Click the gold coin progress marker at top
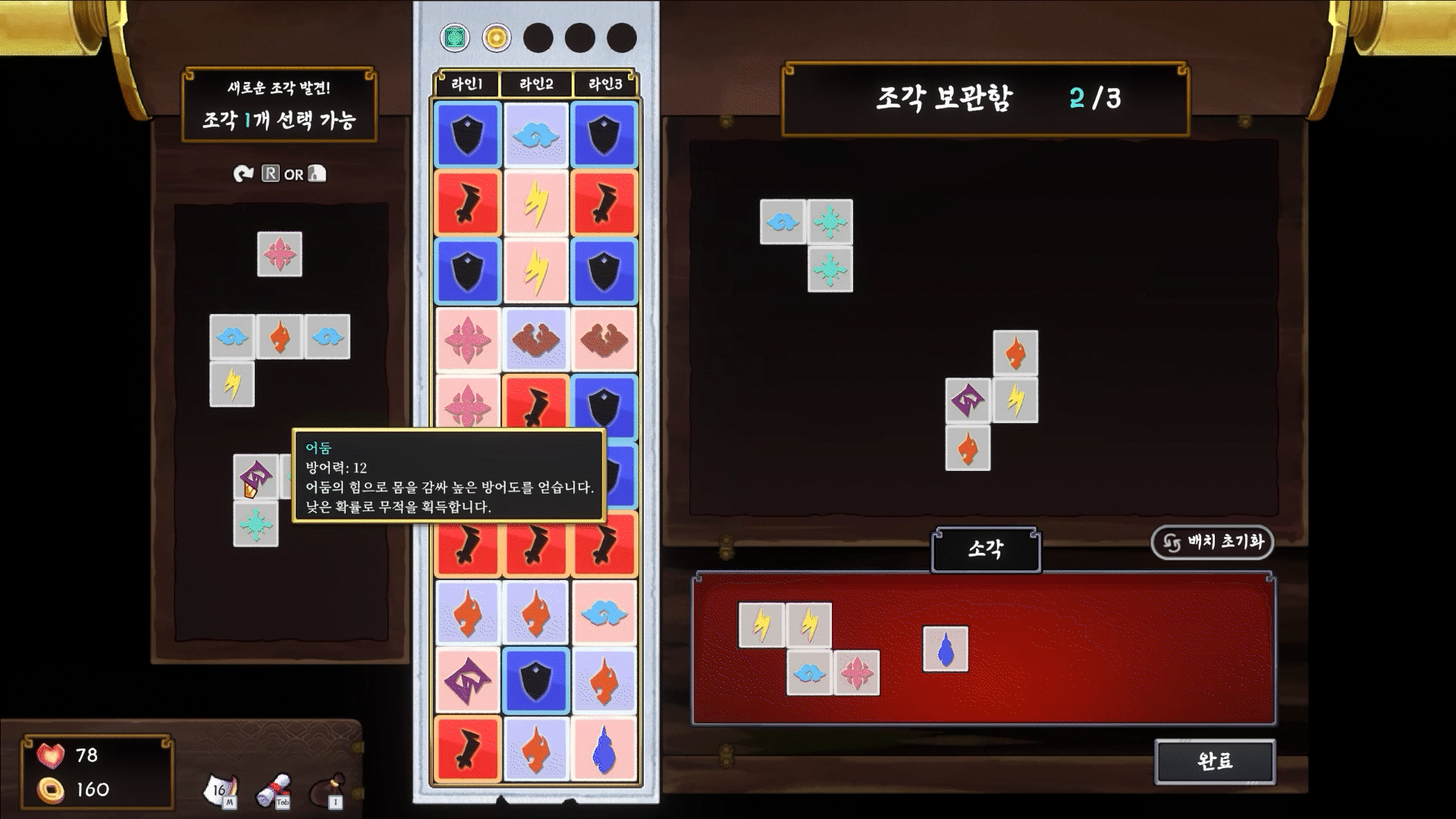Viewport: 1456px width, 819px height. pyautogui.click(x=497, y=35)
